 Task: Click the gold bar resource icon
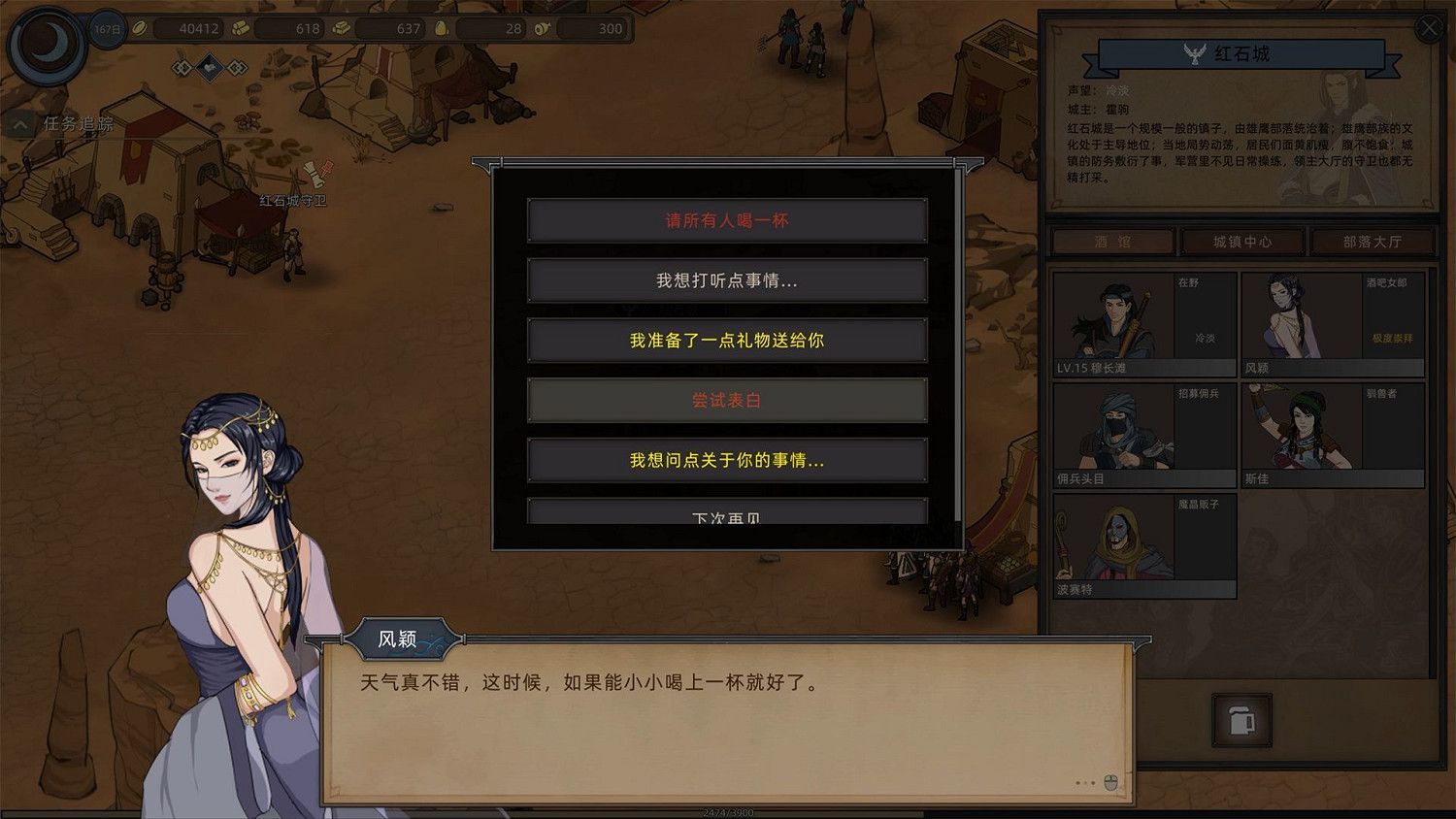click(x=342, y=28)
